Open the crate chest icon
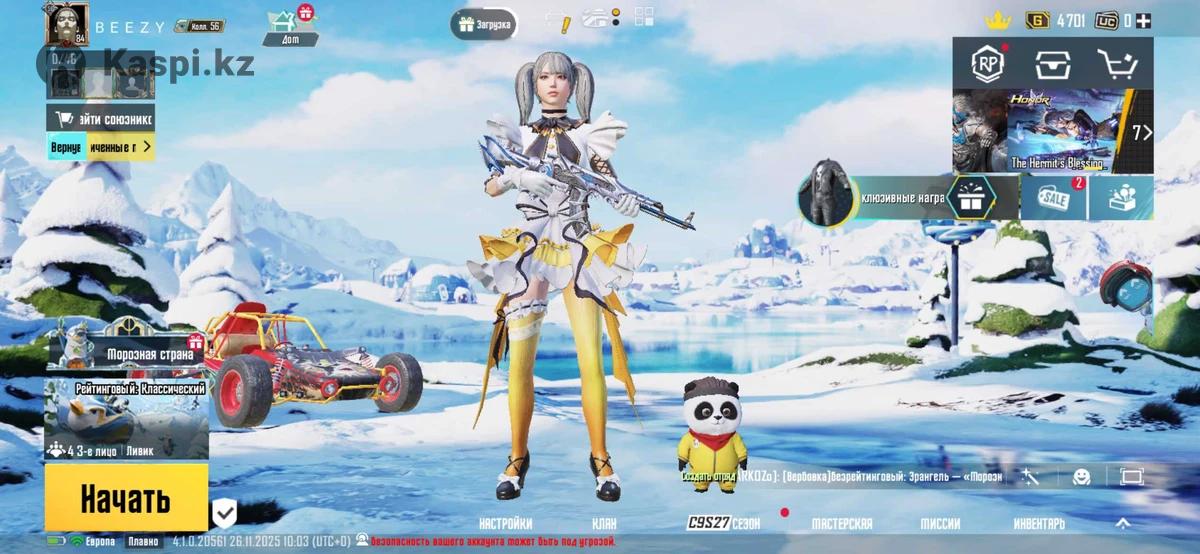The height and width of the screenshot is (554, 1200). coord(1053,65)
